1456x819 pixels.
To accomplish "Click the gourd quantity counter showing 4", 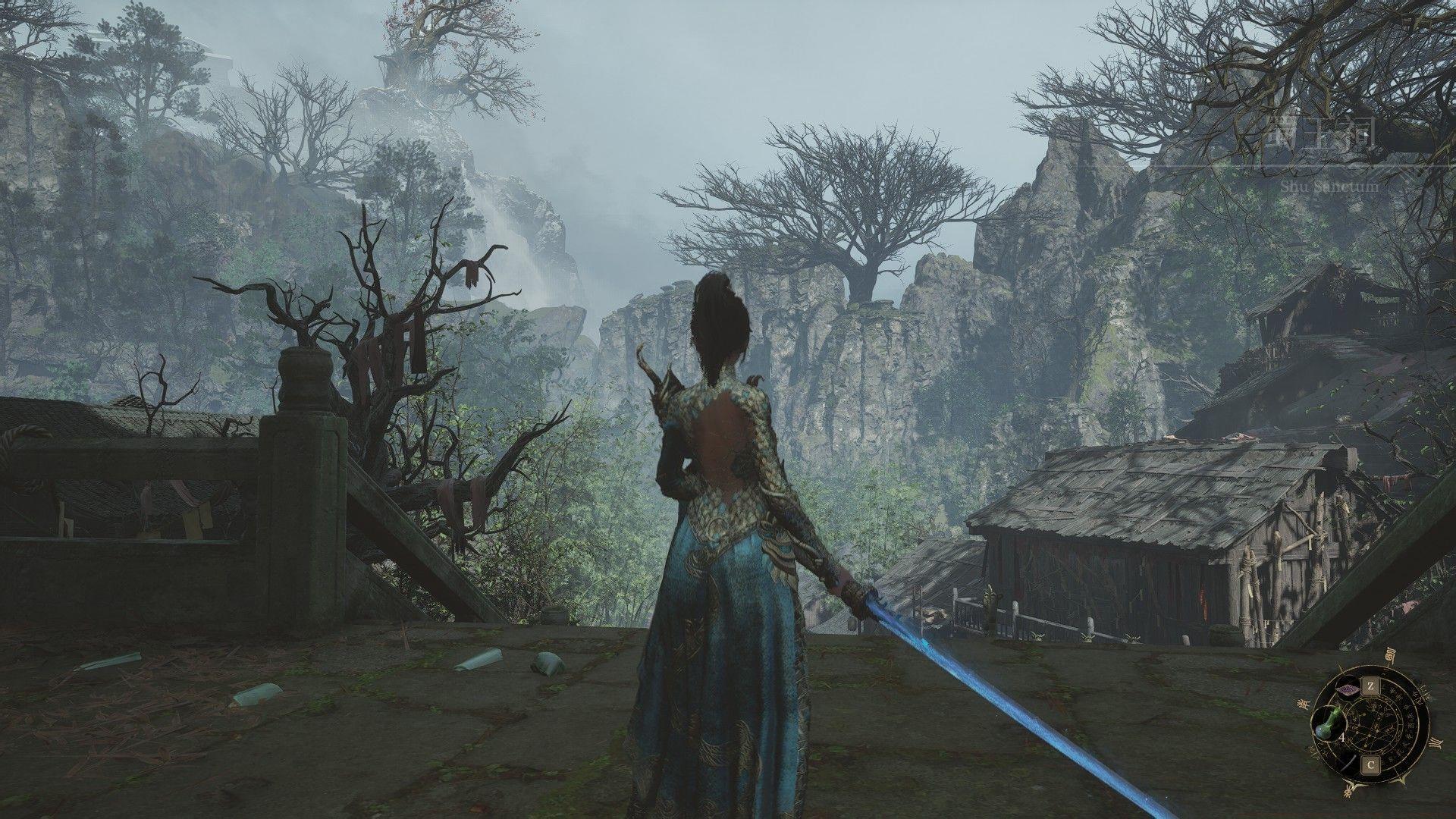I will pyautogui.click(x=1342, y=737).
